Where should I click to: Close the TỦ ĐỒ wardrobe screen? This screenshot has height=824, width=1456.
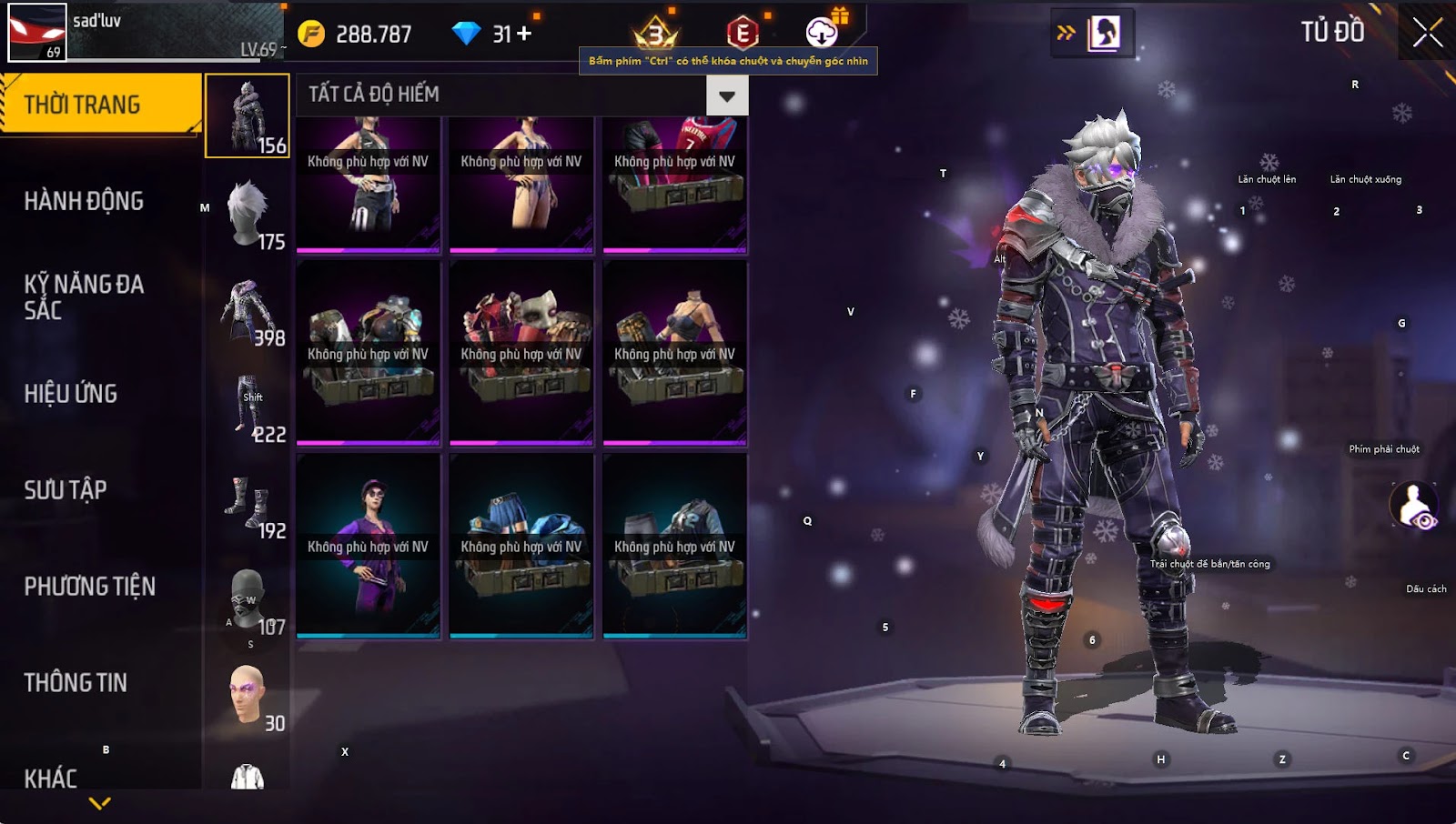click(1426, 33)
